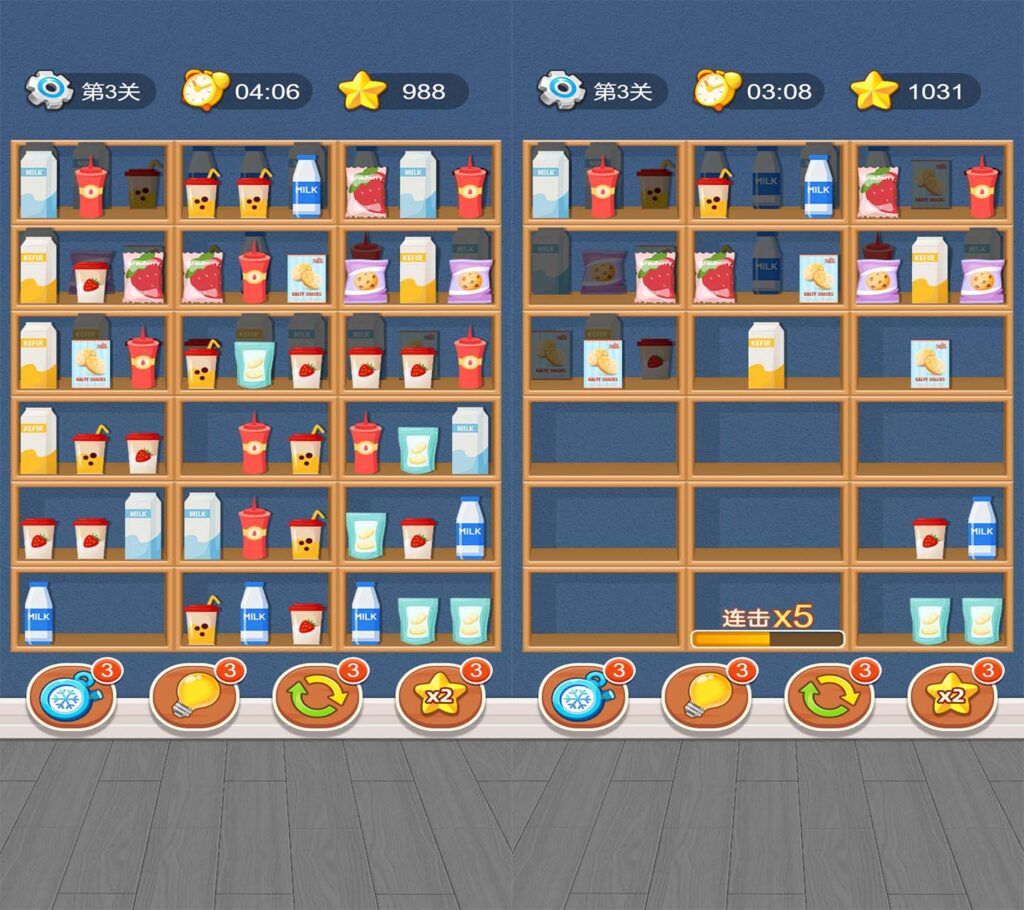Screen dimensions: 1024x910
Task: Select the kefir carton alone on its shelf
Action: point(767,355)
